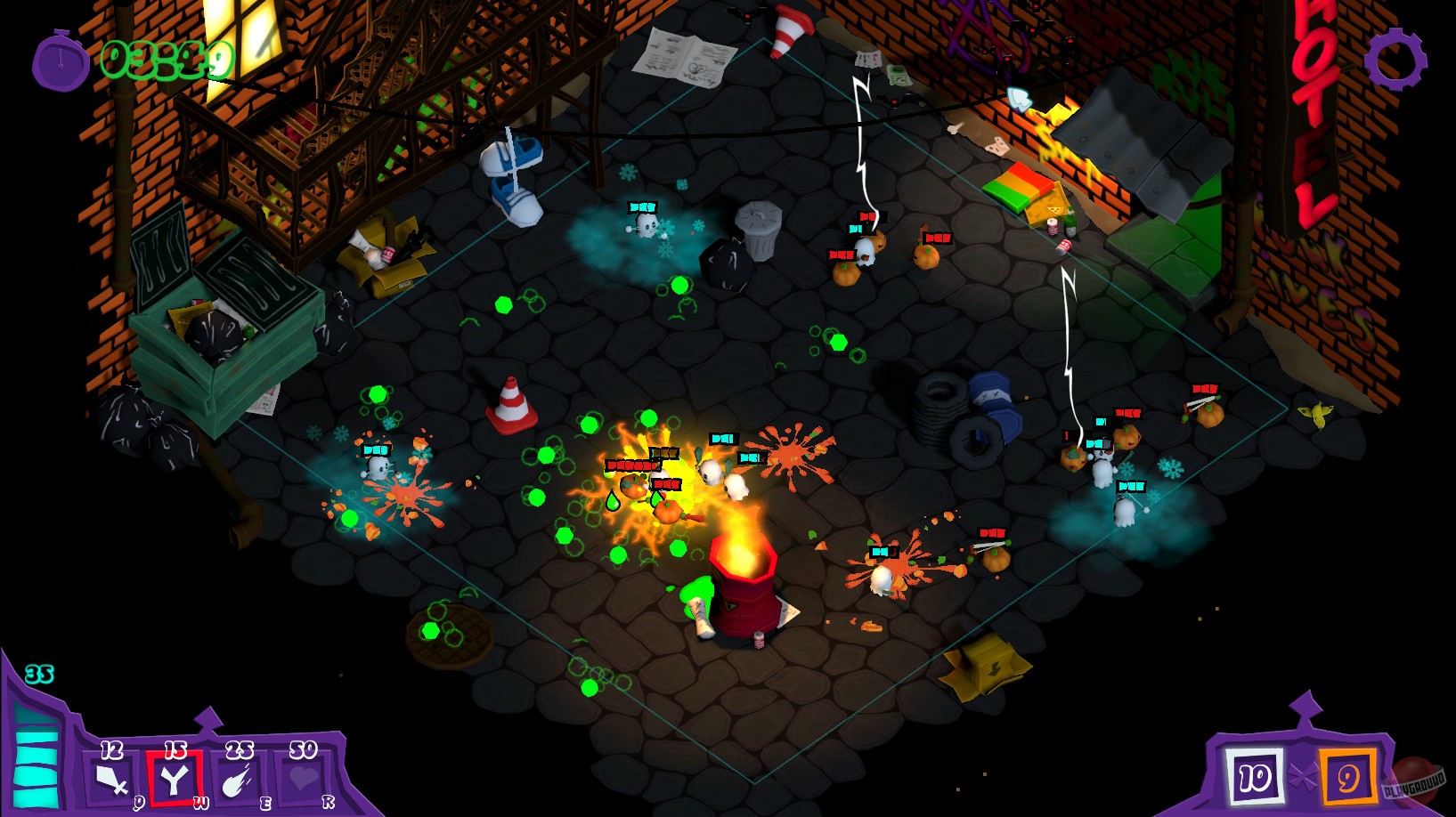Image resolution: width=1456 pixels, height=817 pixels.
Task: Select the Y-shaped slingshot ability
Action: (x=175, y=779)
